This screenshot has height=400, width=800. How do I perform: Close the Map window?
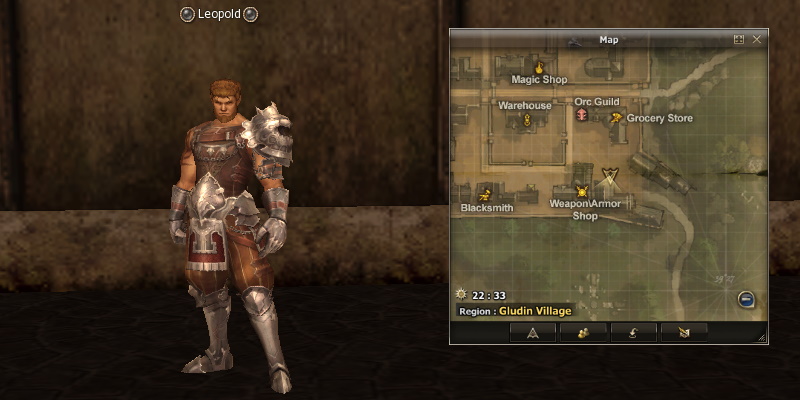point(757,40)
